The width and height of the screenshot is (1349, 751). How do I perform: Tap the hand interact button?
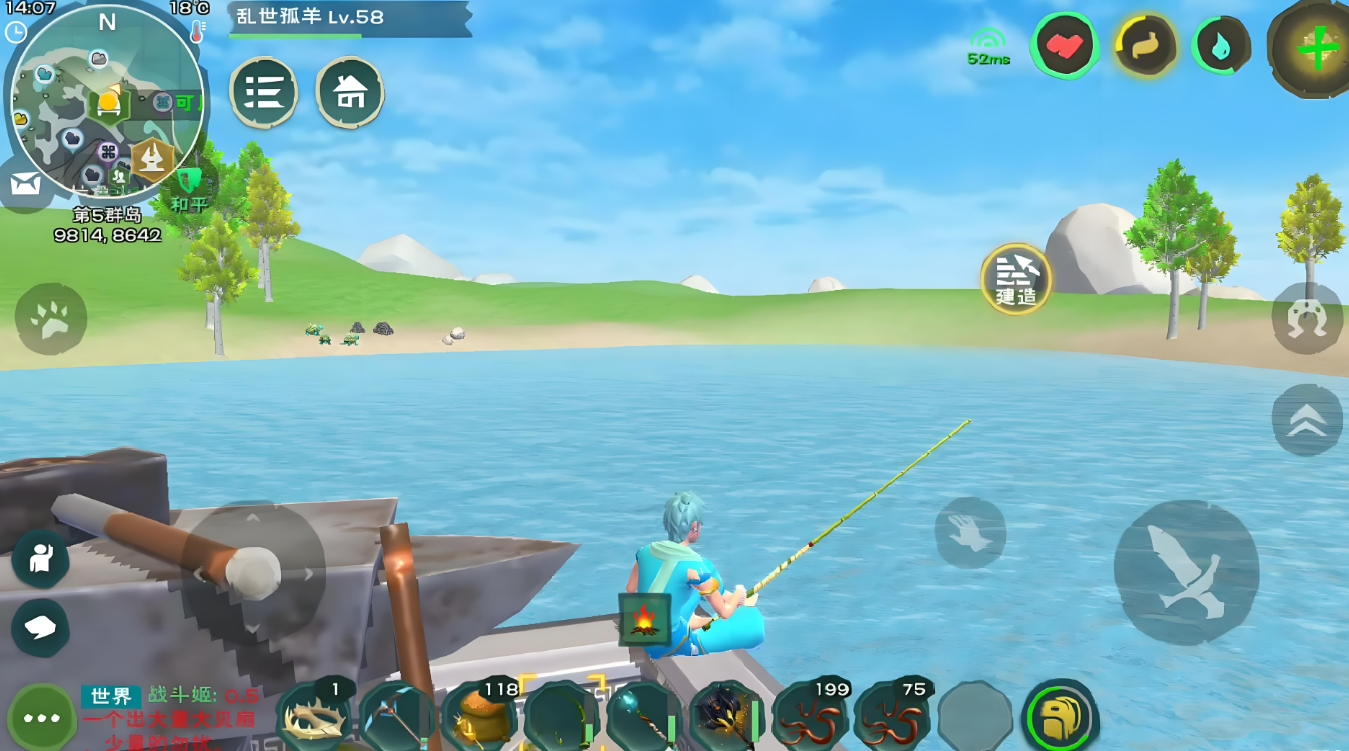point(970,533)
